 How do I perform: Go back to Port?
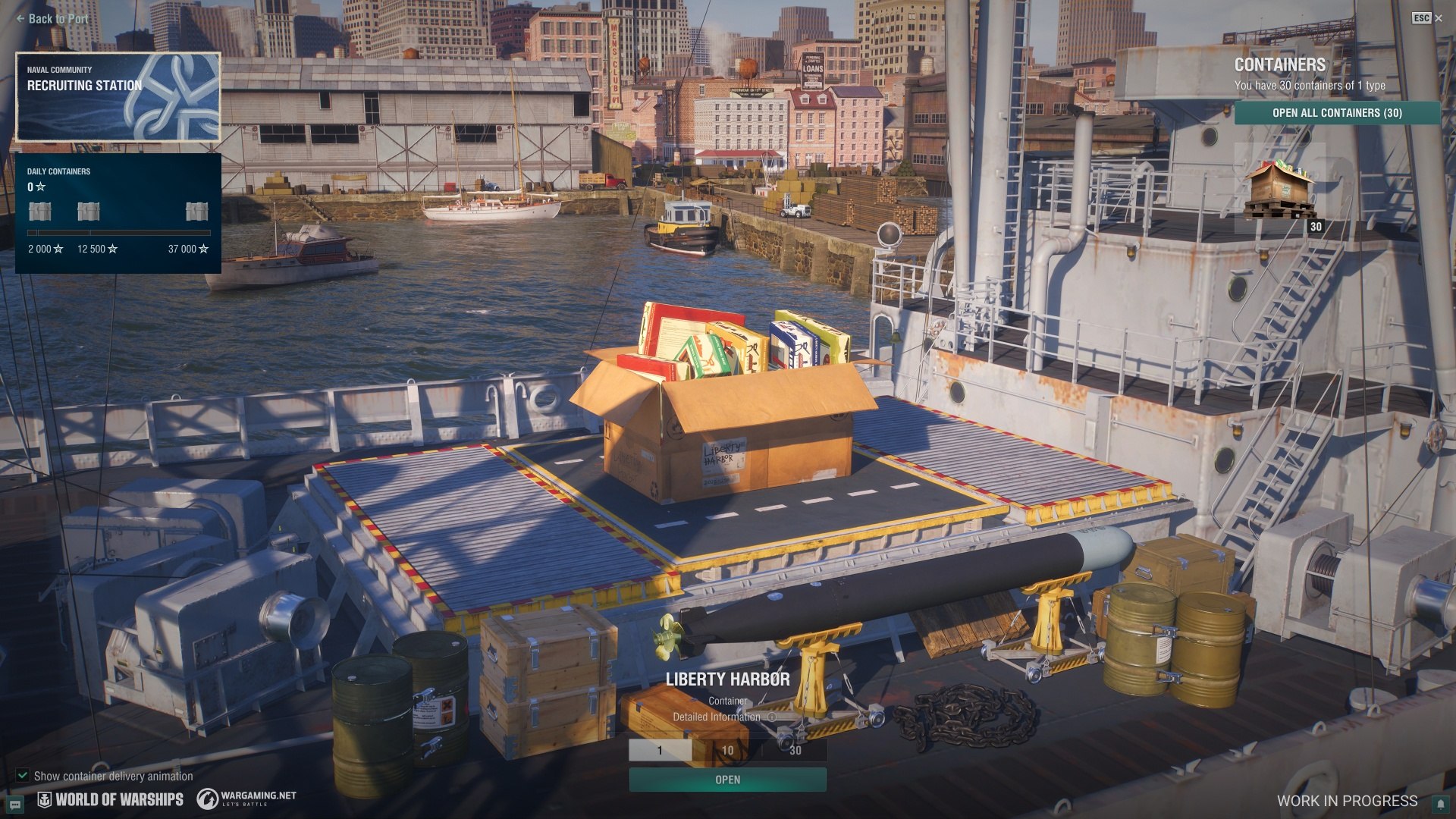52,19
